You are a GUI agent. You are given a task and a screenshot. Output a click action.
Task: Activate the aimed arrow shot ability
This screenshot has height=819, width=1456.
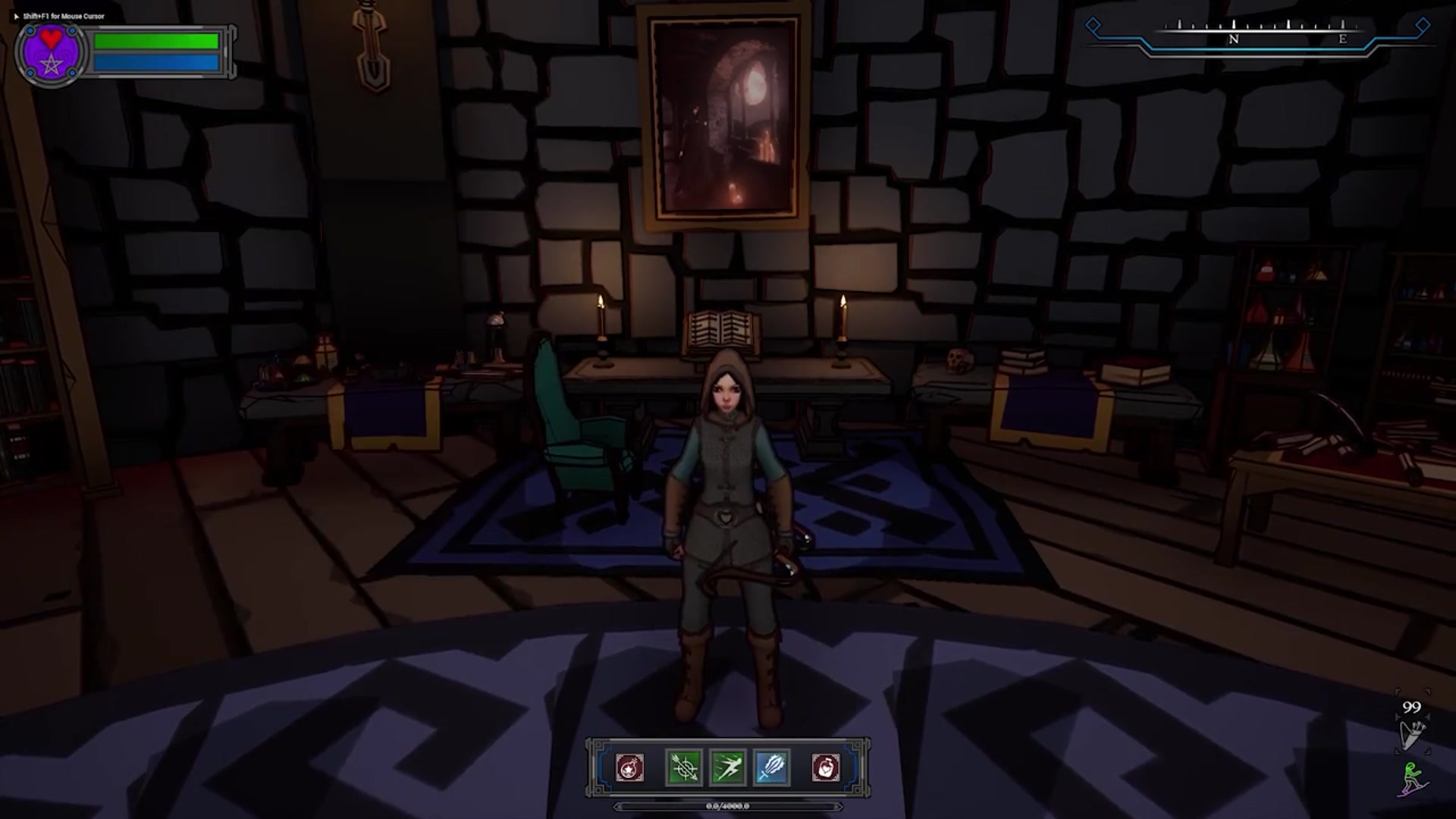tap(683, 767)
